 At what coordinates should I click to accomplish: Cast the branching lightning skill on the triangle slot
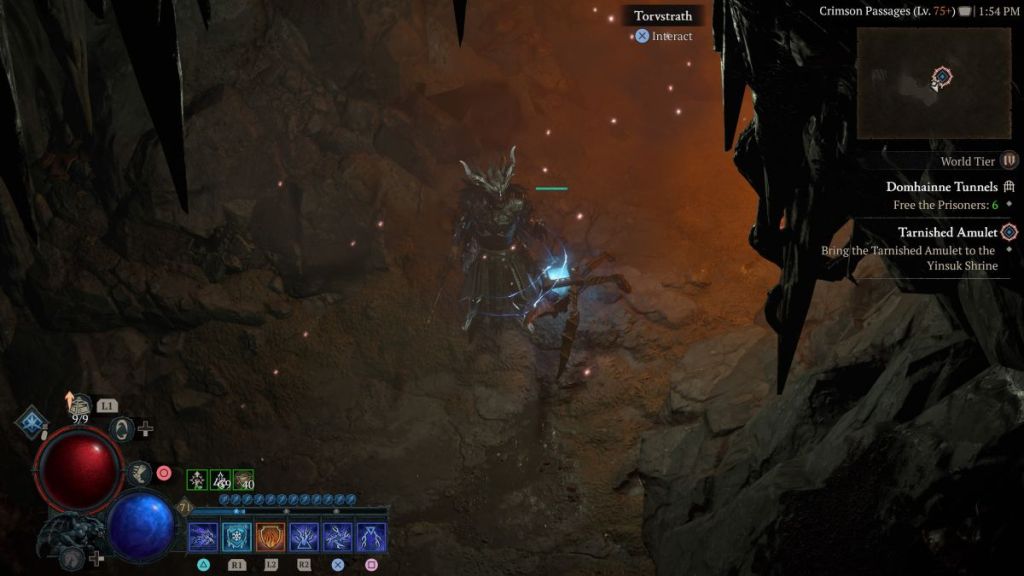tap(203, 538)
